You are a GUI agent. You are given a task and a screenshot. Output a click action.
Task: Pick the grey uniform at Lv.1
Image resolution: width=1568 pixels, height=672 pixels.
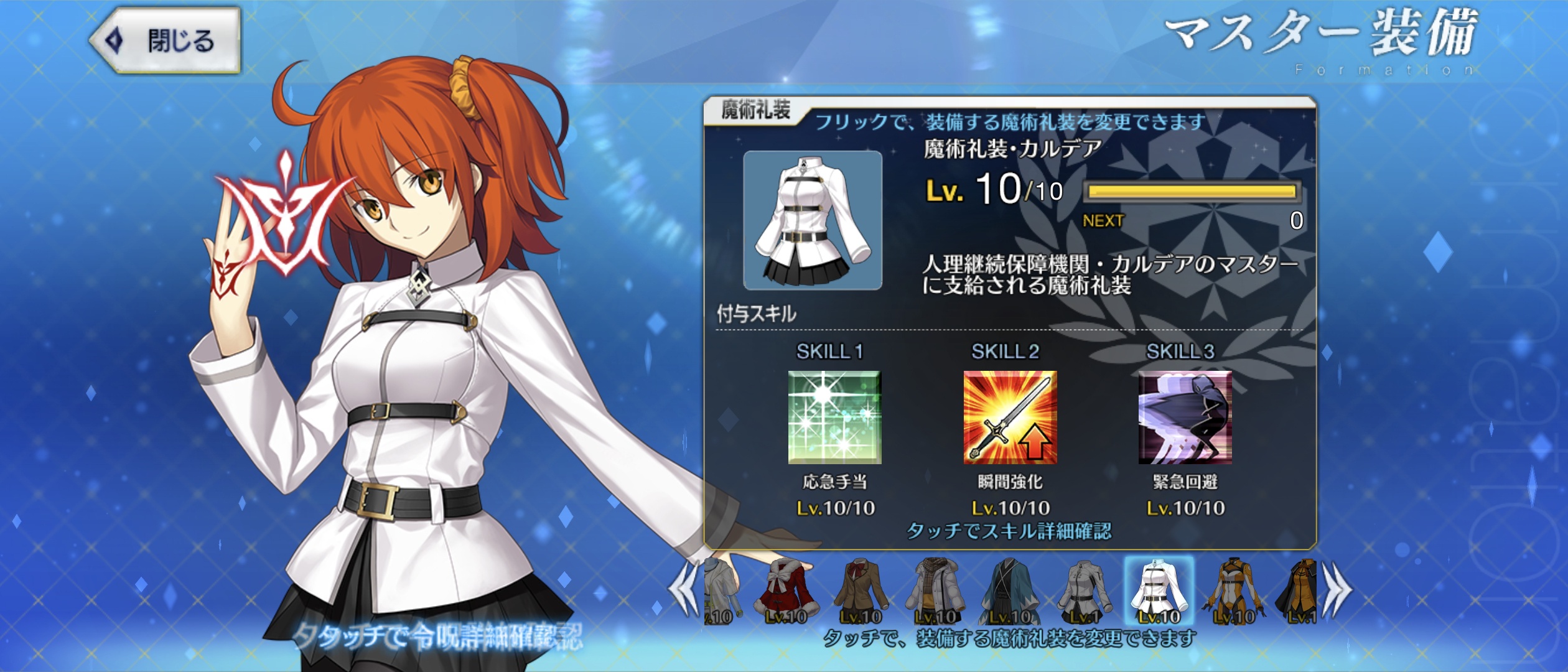(x=1085, y=591)
